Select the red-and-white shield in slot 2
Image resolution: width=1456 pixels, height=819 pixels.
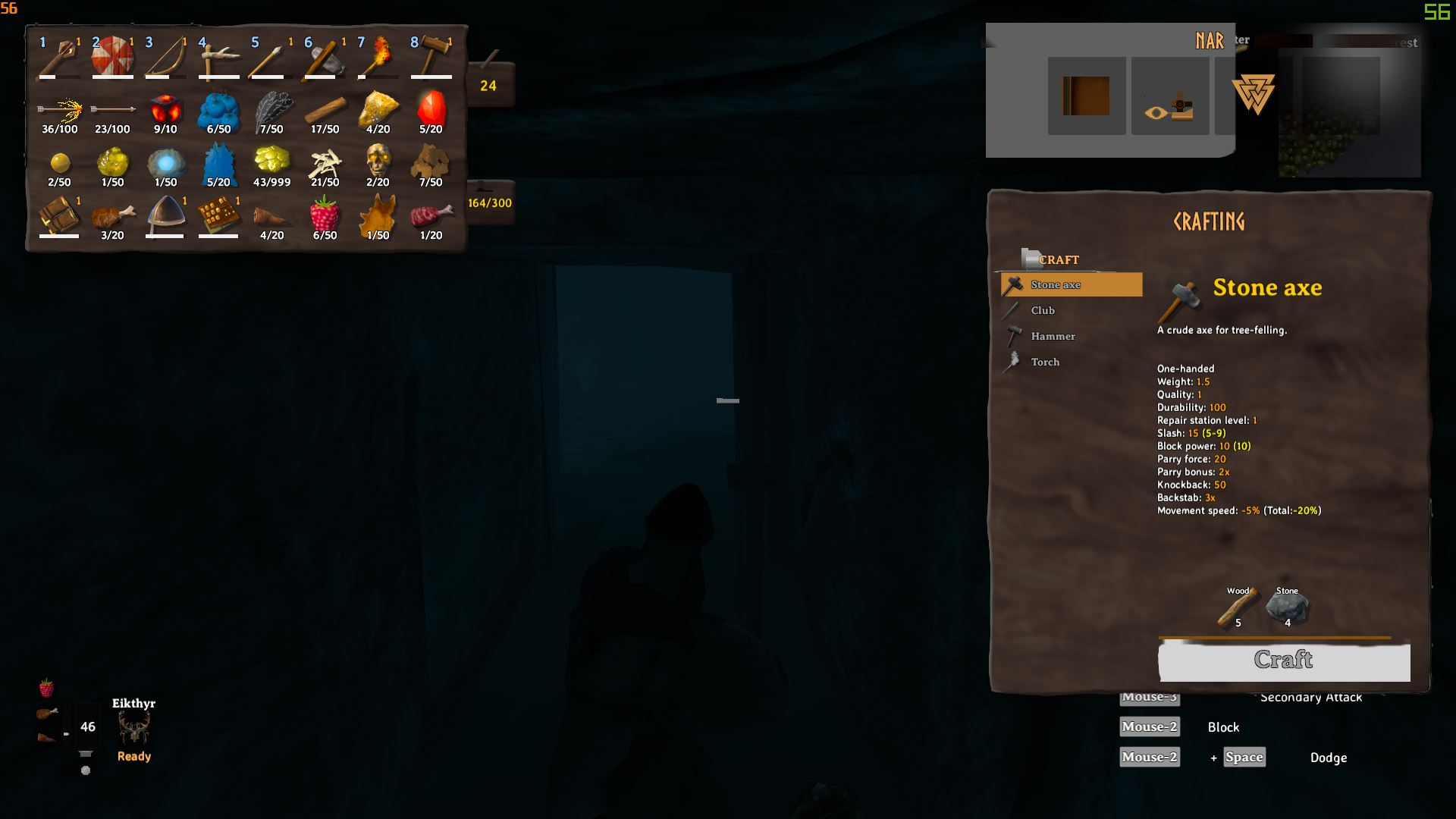point(112,56)
